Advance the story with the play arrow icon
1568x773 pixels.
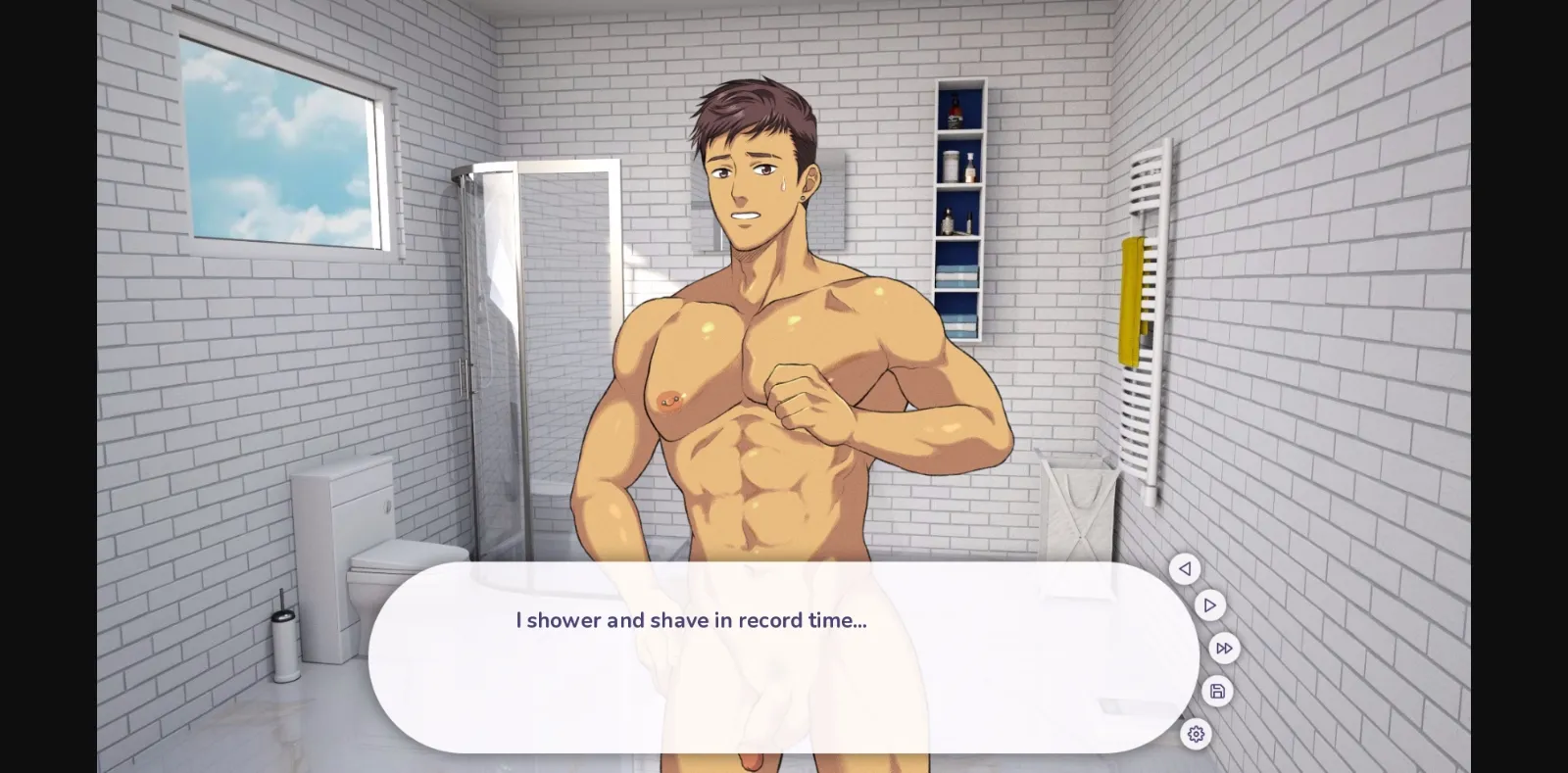pos(1211,604)
